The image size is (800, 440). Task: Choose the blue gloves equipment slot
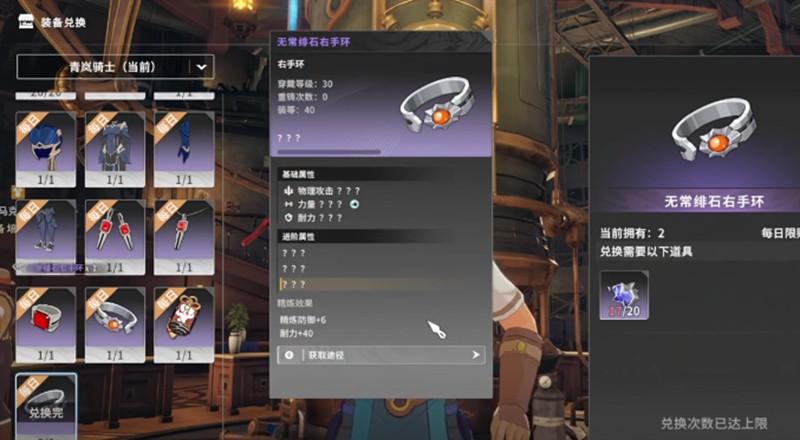pos(183,145)
